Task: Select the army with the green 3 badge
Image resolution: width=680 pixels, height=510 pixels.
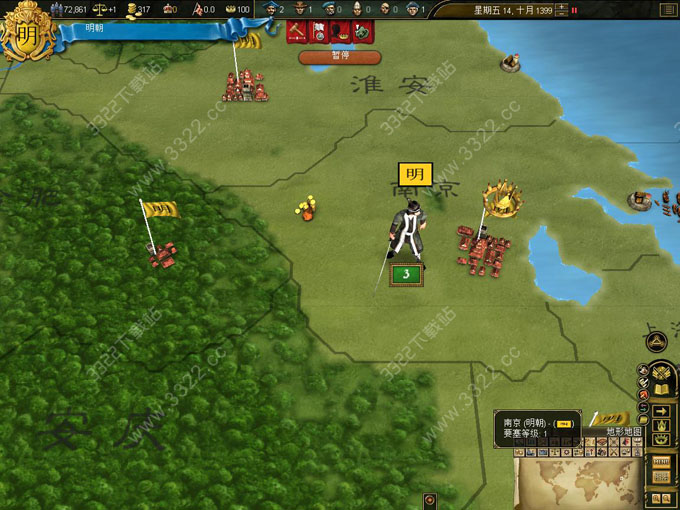Action: 404,273
